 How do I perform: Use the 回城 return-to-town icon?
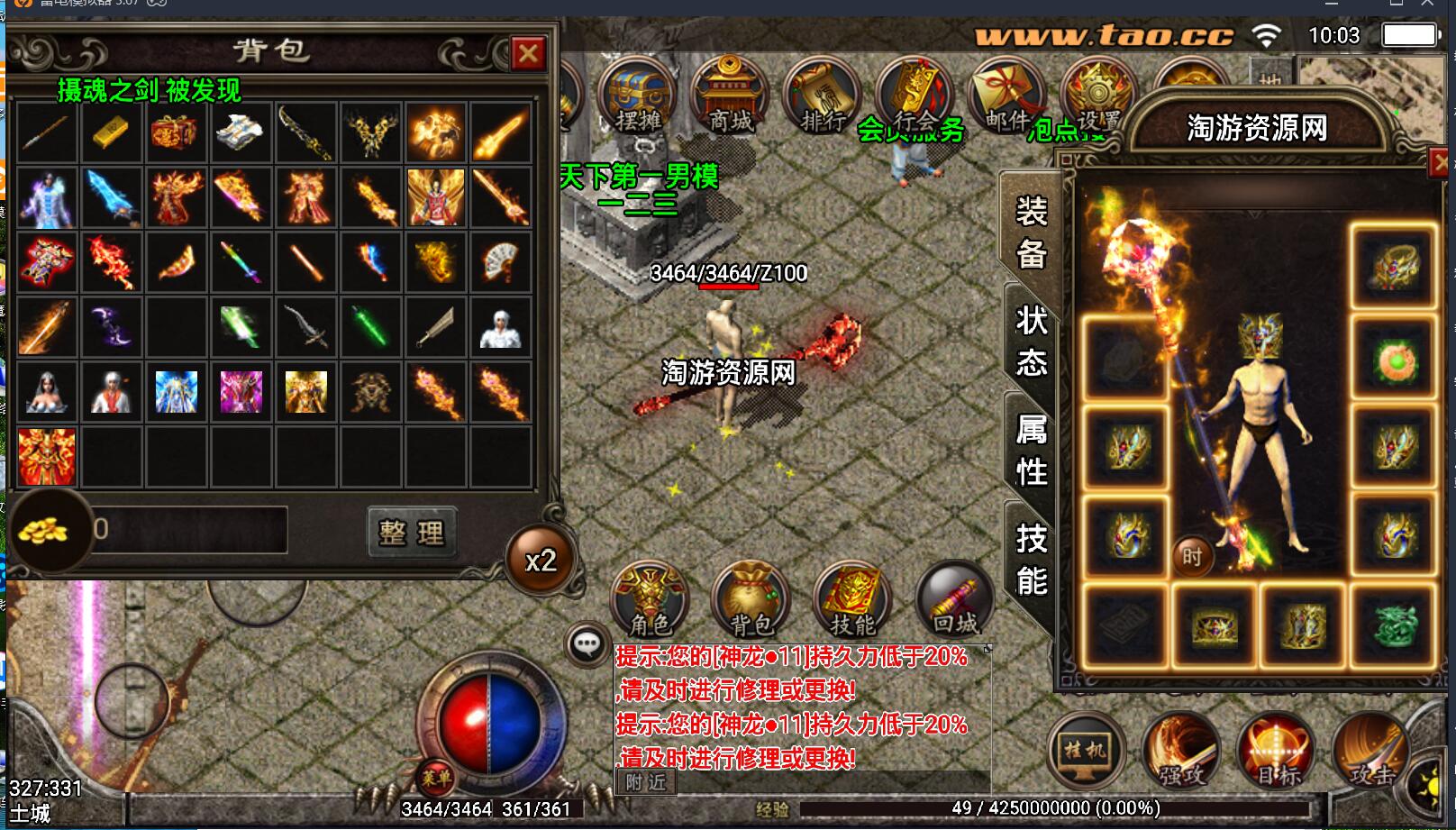951,599
